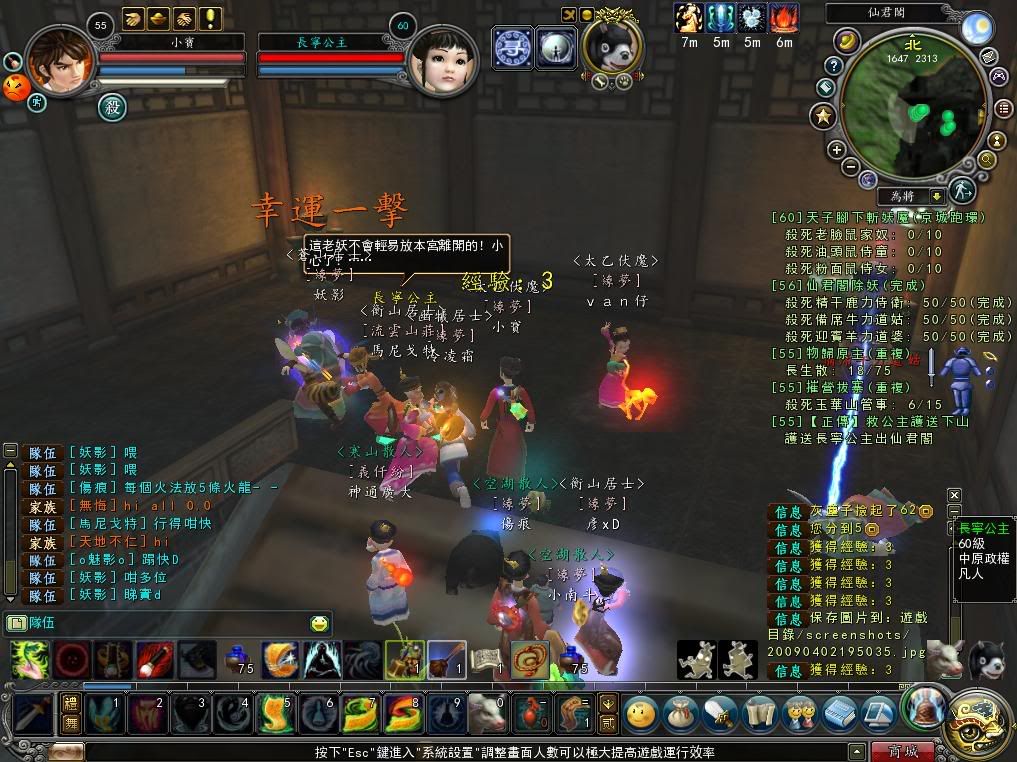Open the magnifying glass search button
The width and height of the screenshot is (1017, 762).
pos(986,159)
